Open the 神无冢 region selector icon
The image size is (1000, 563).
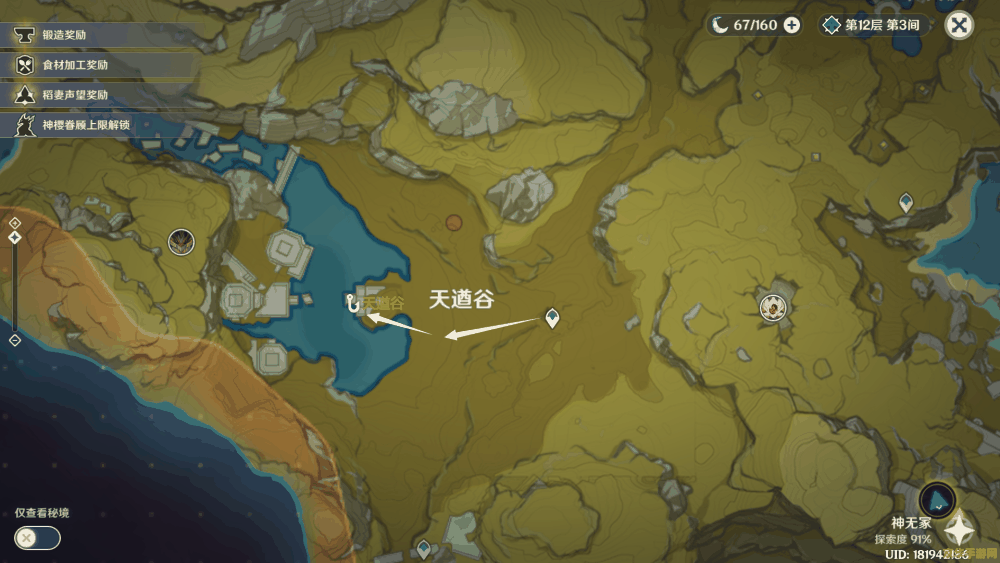[937, 498]
